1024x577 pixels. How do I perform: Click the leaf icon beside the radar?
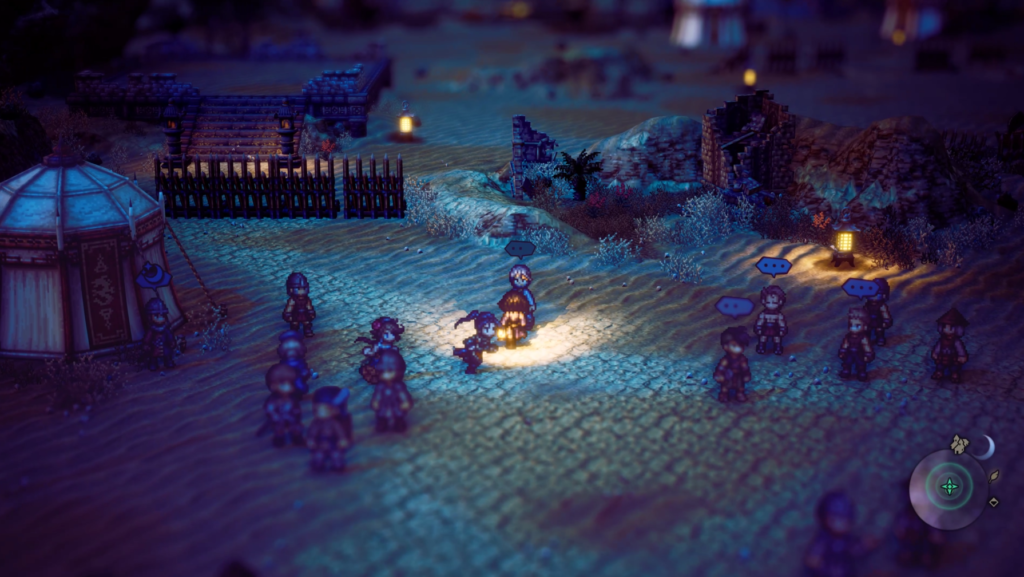point(995,478)
